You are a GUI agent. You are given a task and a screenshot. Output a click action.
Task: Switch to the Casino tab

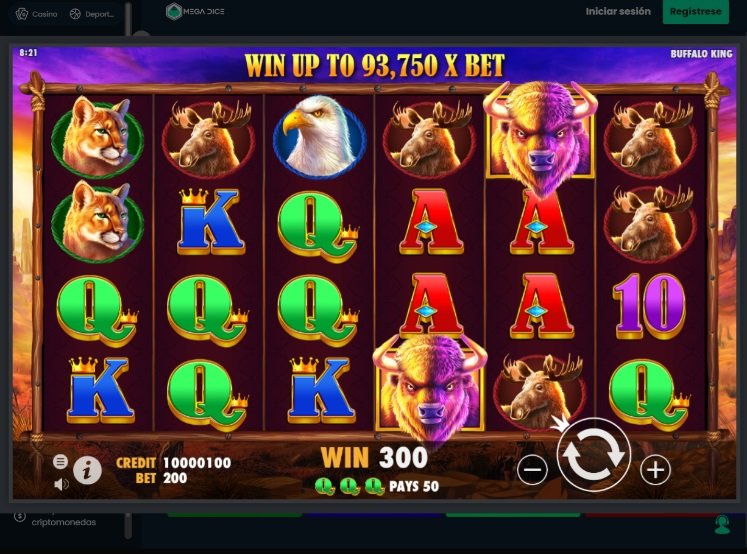37,14
